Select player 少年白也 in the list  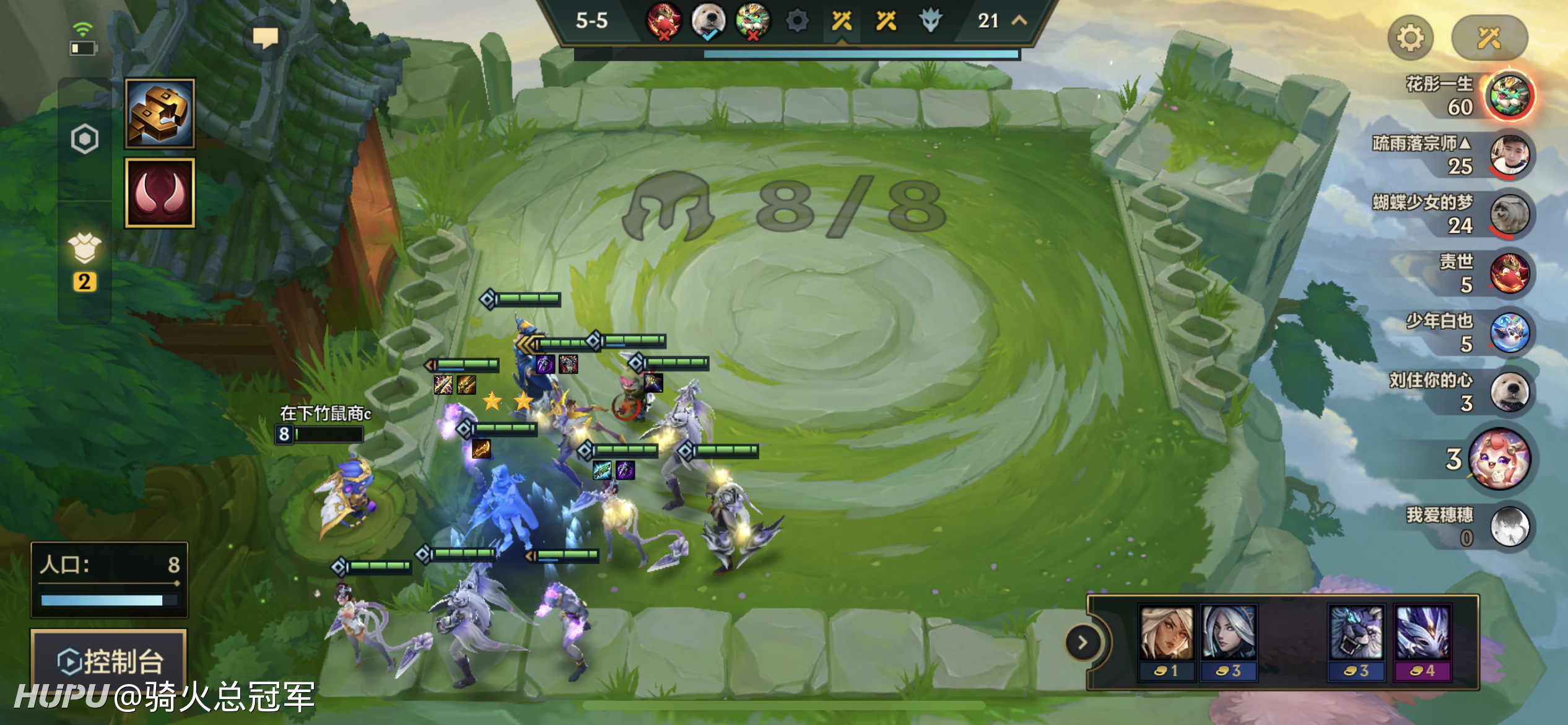[1510, 333]
